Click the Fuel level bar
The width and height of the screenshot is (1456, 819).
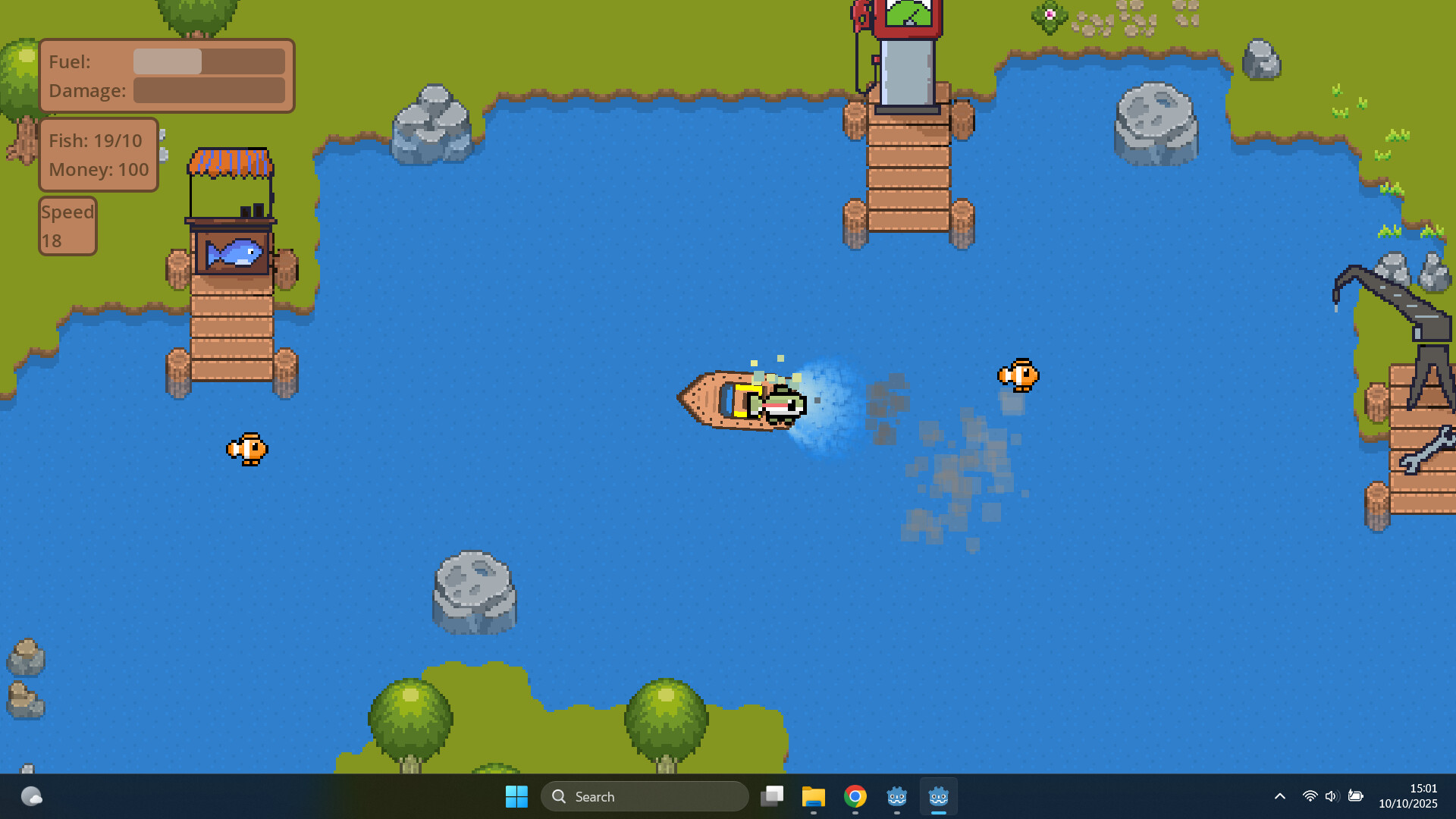(209, 61)
